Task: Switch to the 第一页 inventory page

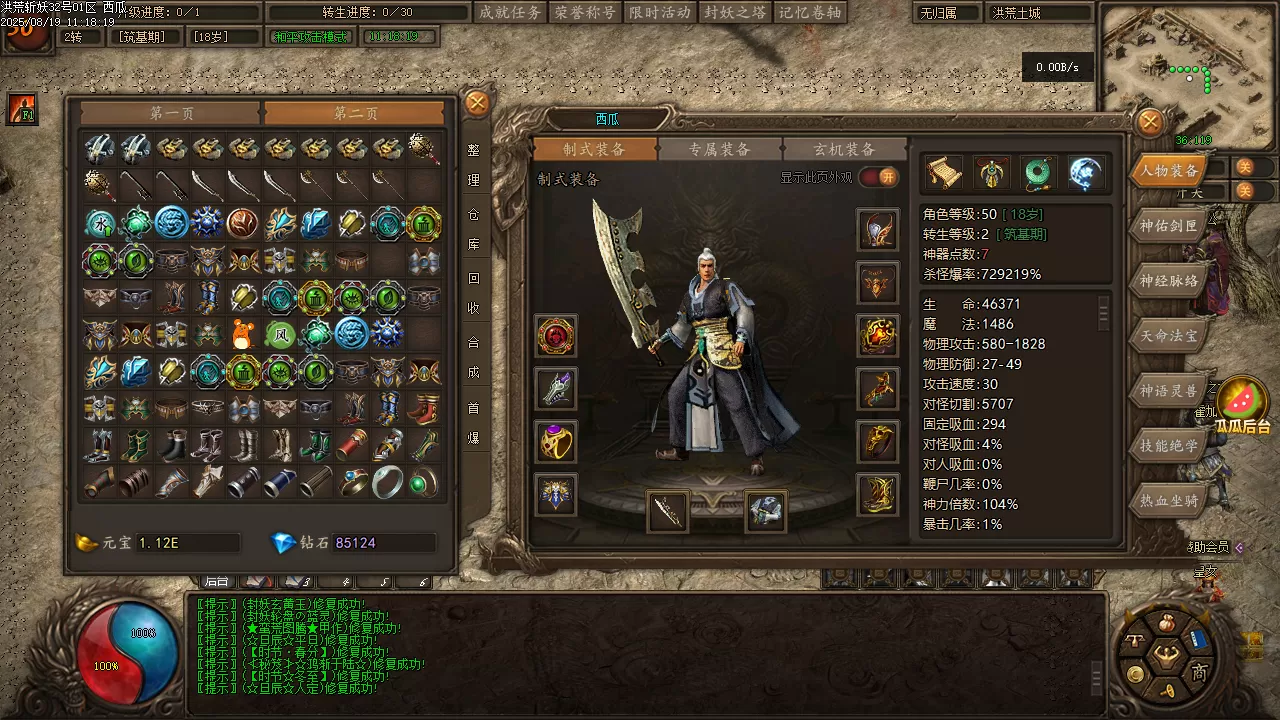Action: point(172,113)
